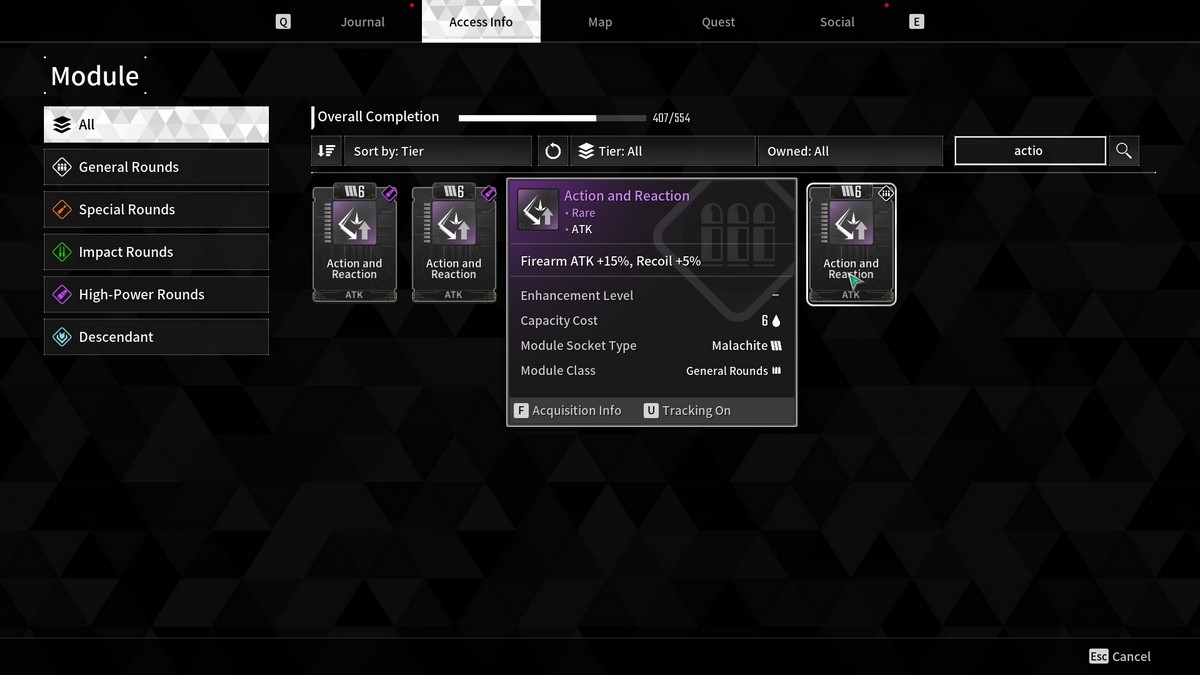
Task: Open the Tier: All filter dropdown
Action: [663, 151]
